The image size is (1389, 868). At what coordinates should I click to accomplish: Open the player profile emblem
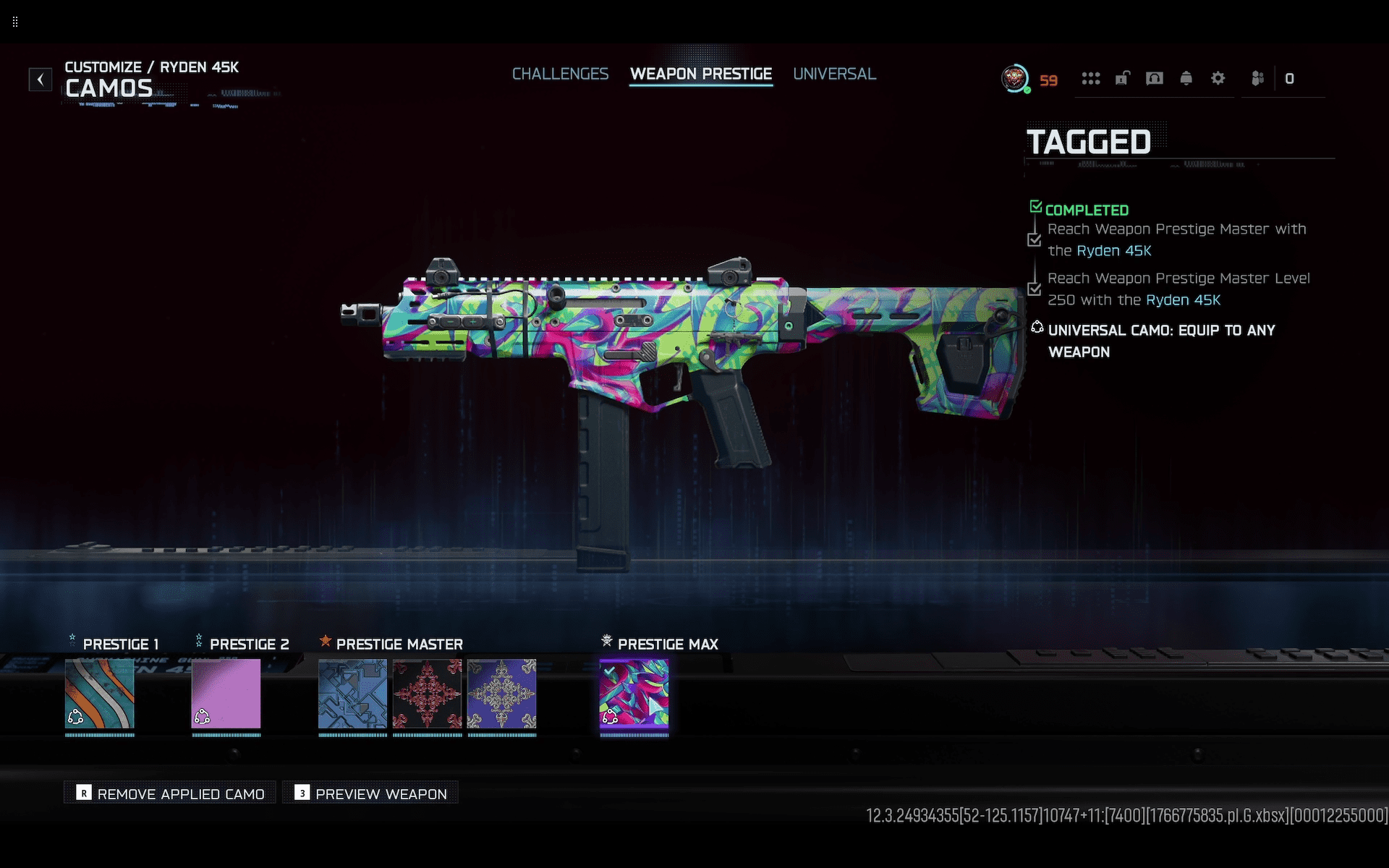[1015, 78]
